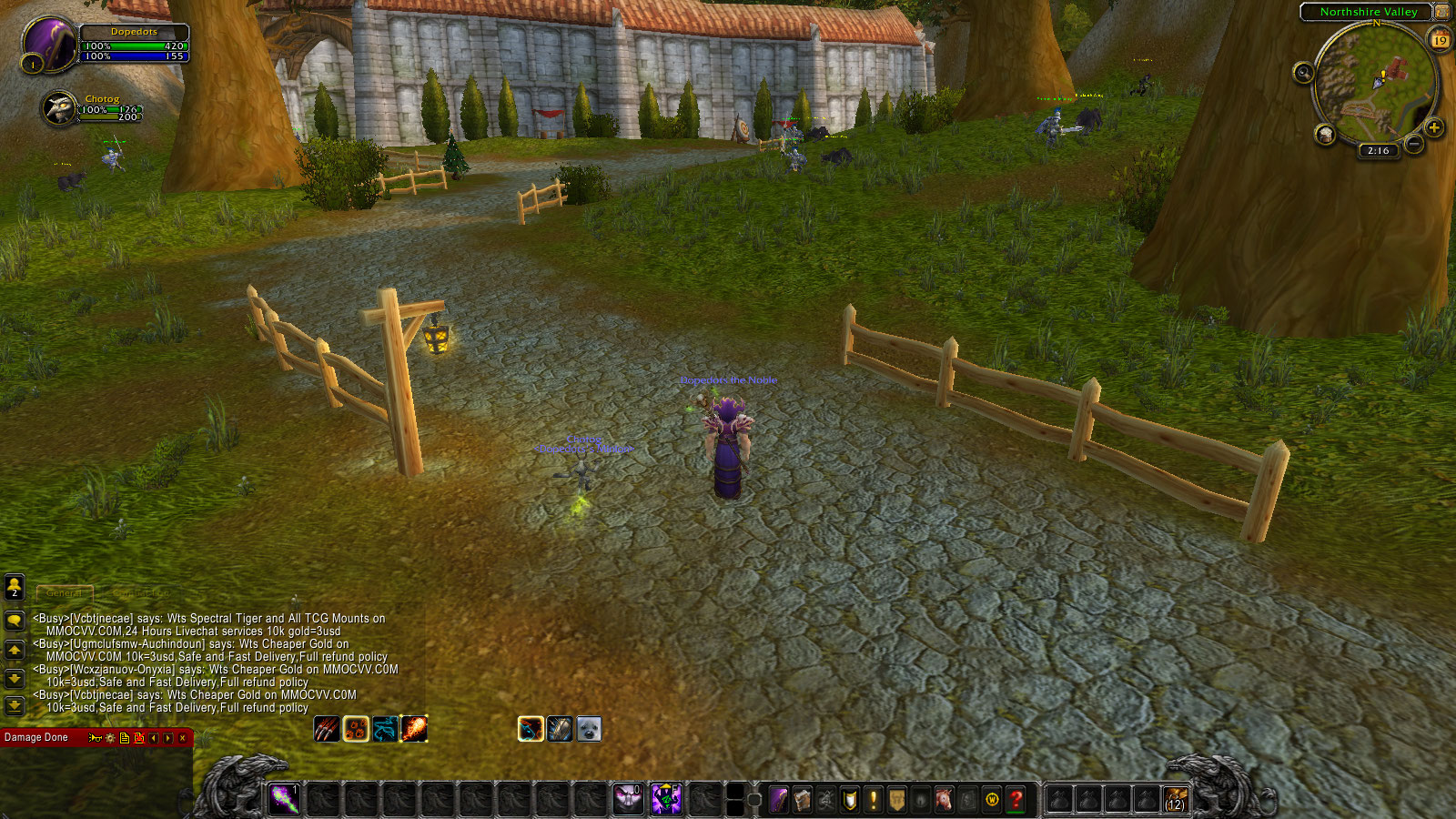The height and width of the screenshot is (819, 1456).
Task: Open the social friends button
Action: (15, 587)
